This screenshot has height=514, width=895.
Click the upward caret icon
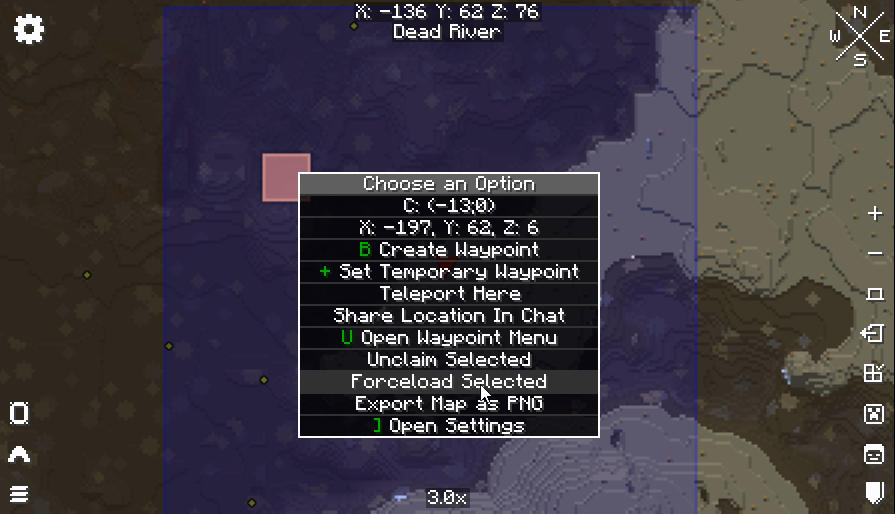click(19, 454)
